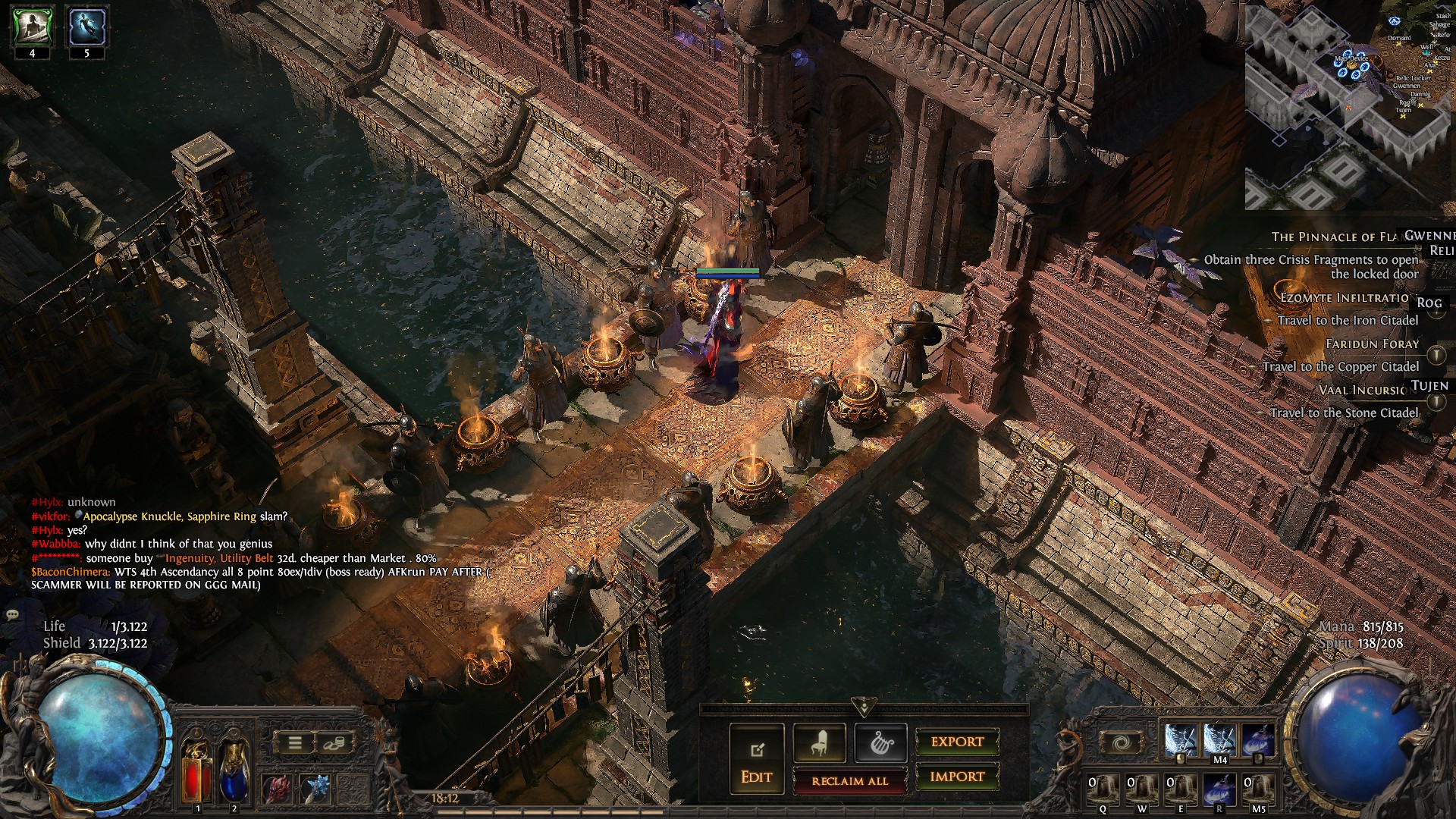The height and width of the screenshot is (819, 1456).
Task: Click the first buff icon with count 4
Action: tap(32, 27)
